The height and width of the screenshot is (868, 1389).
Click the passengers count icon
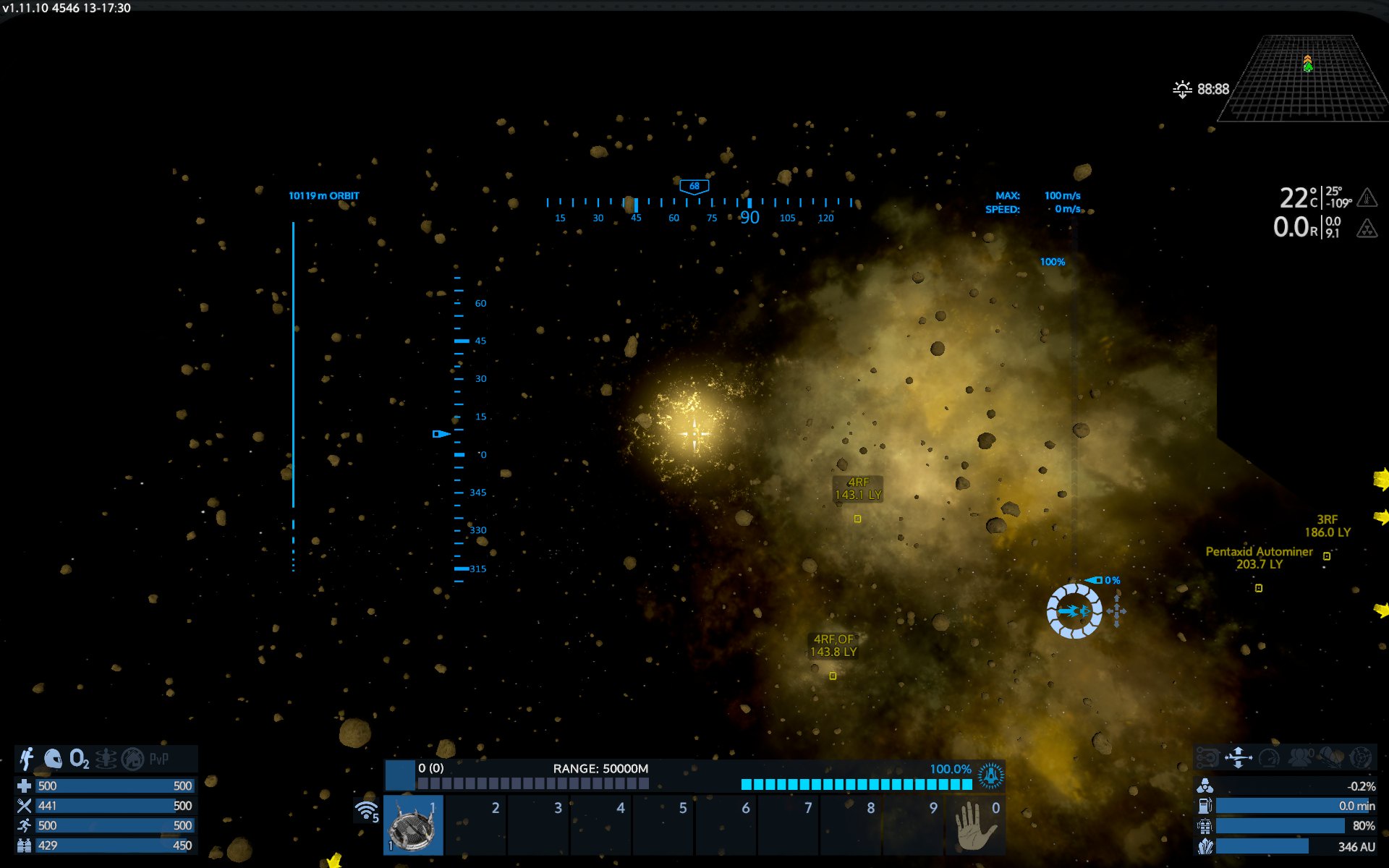coord(1300,757)
